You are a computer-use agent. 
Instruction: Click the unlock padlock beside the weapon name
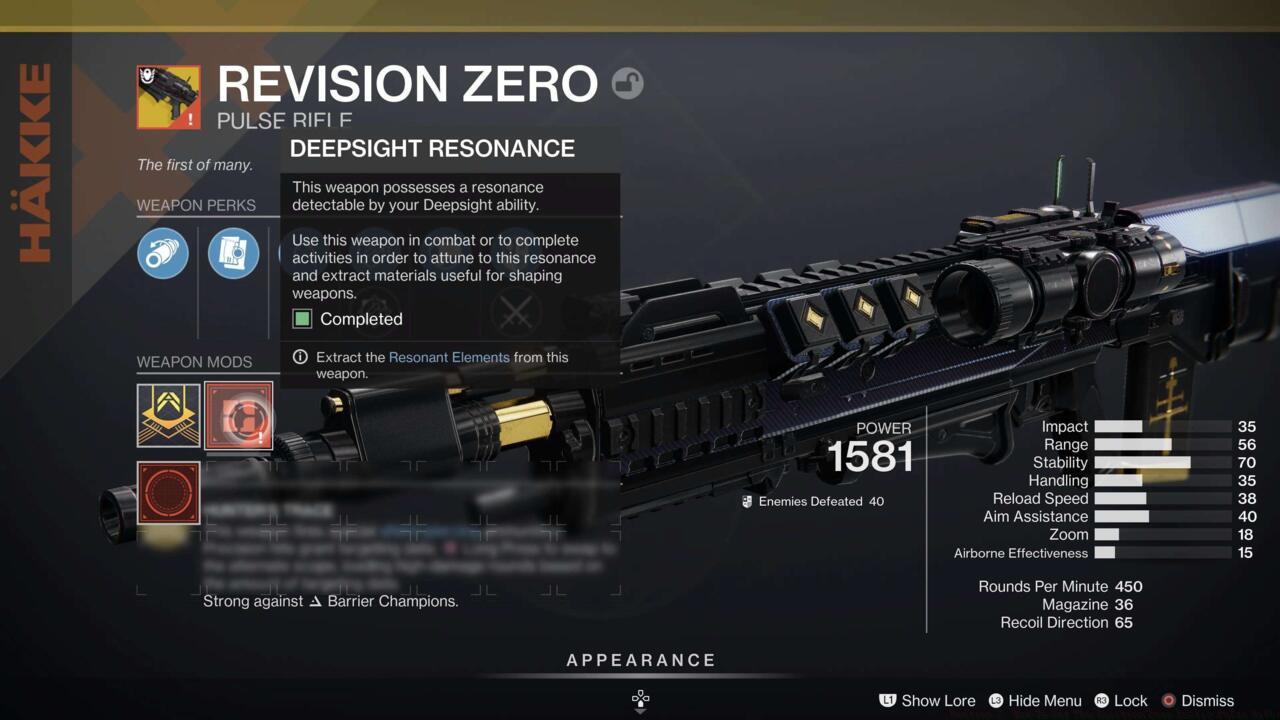(627, 84)
